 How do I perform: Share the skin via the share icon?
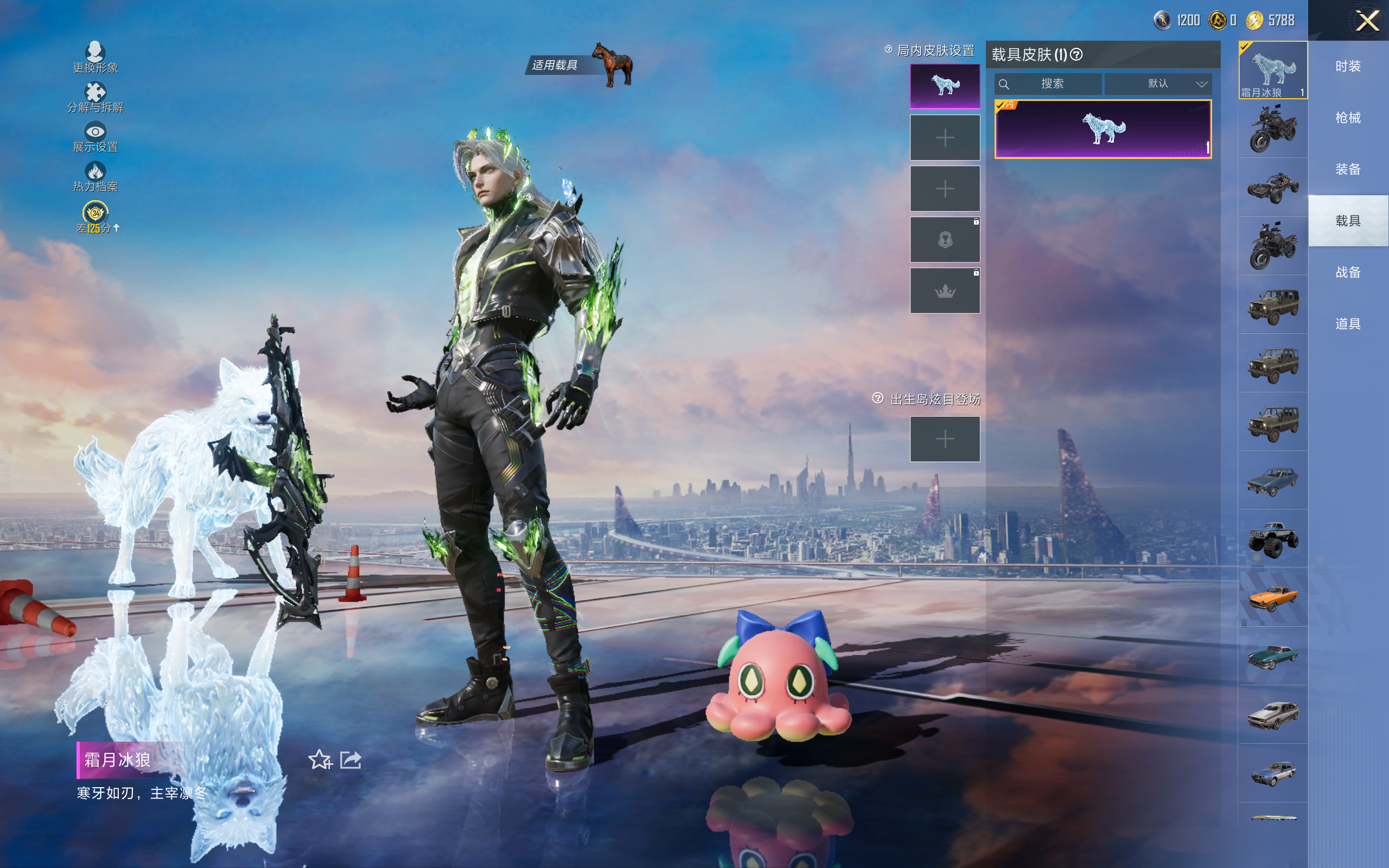point(351,760)
